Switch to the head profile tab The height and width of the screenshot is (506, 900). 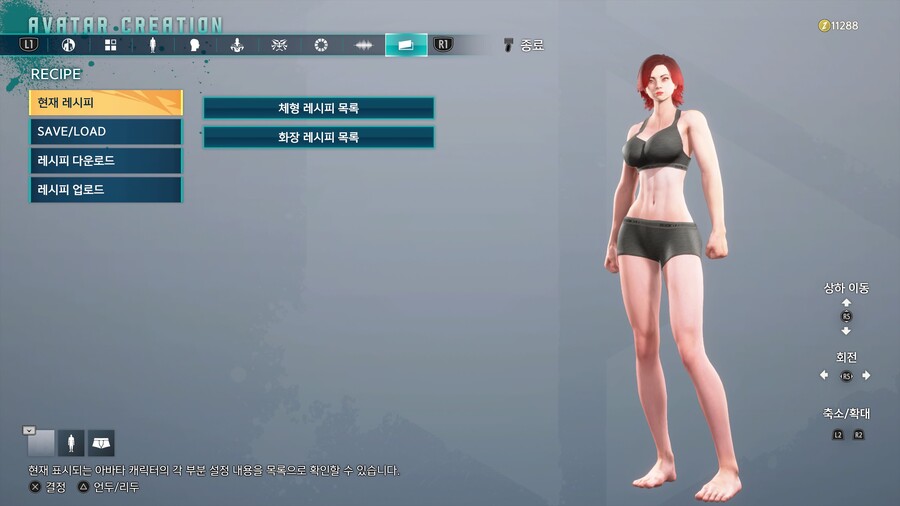tap(194, 45)
